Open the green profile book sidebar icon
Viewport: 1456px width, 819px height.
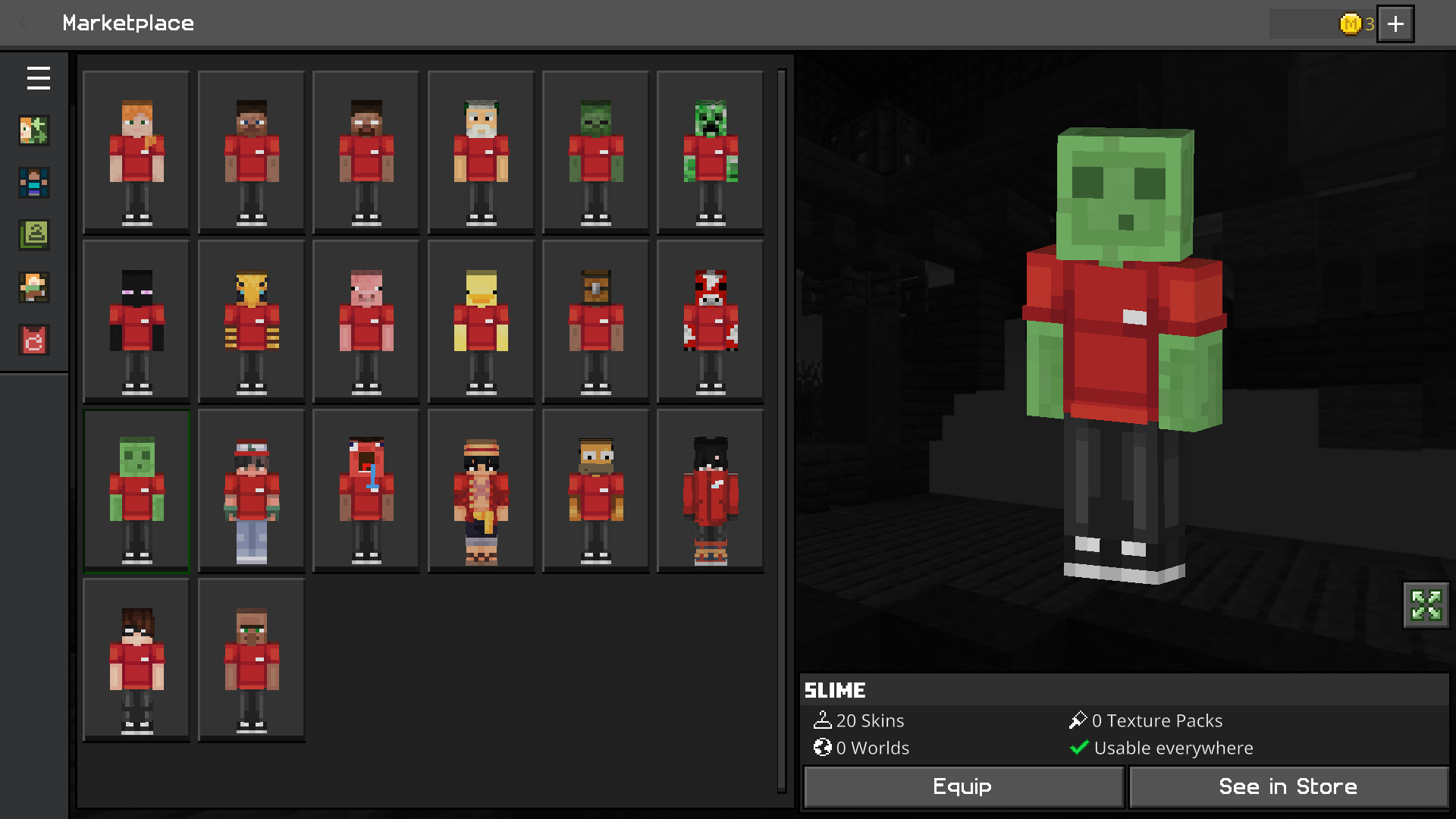(33, 235)
